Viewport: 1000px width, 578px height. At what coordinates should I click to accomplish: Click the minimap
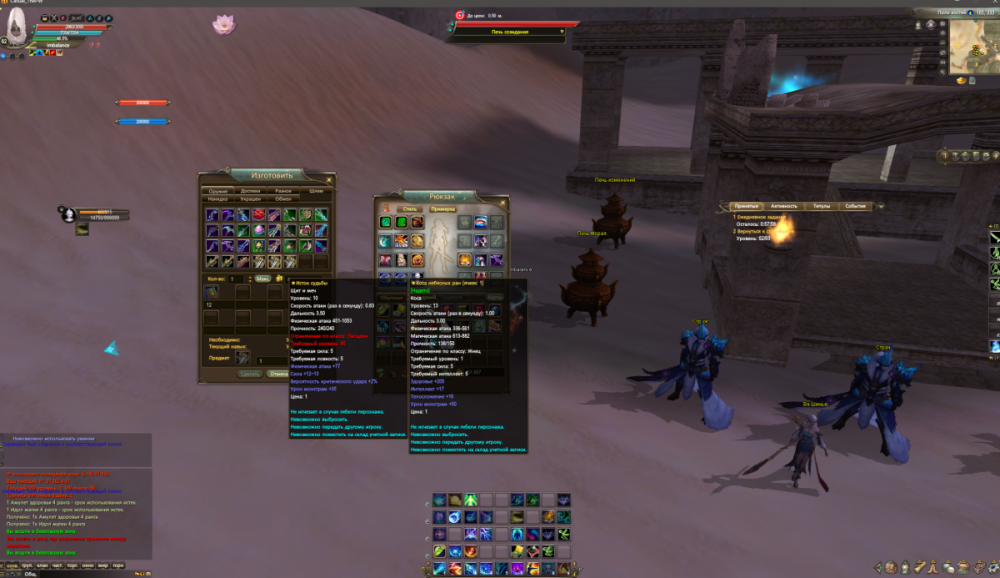(x=973, y=47)
